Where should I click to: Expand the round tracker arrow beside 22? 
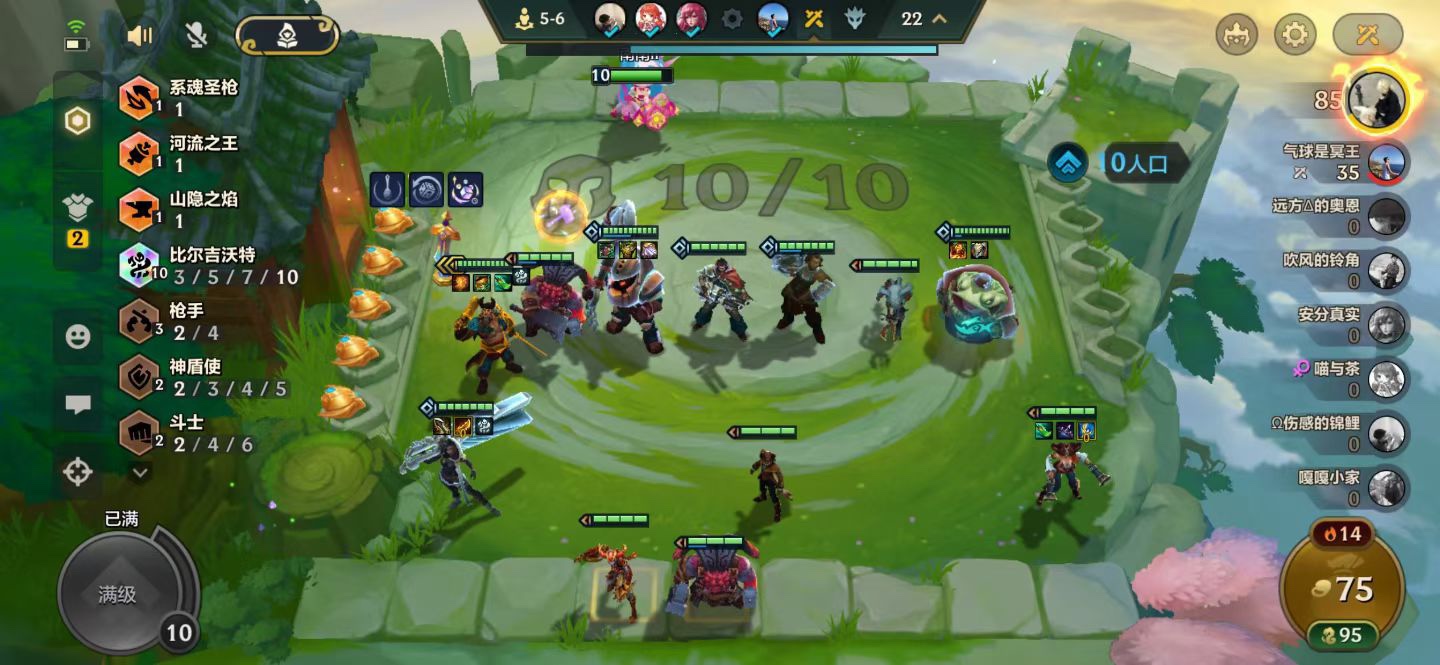939,18
